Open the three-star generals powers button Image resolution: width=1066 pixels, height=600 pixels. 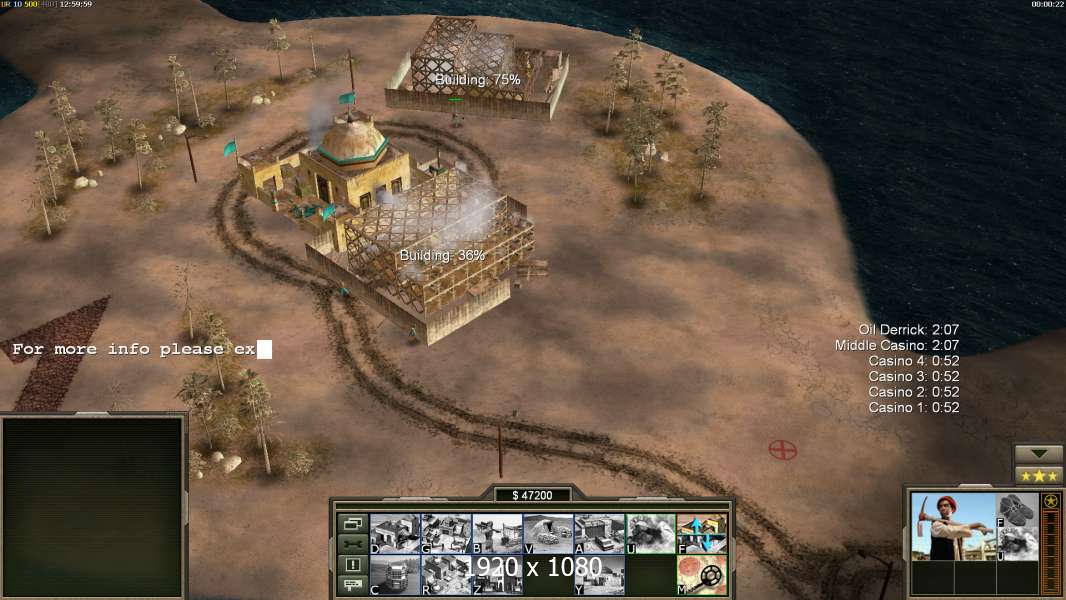1038,475
